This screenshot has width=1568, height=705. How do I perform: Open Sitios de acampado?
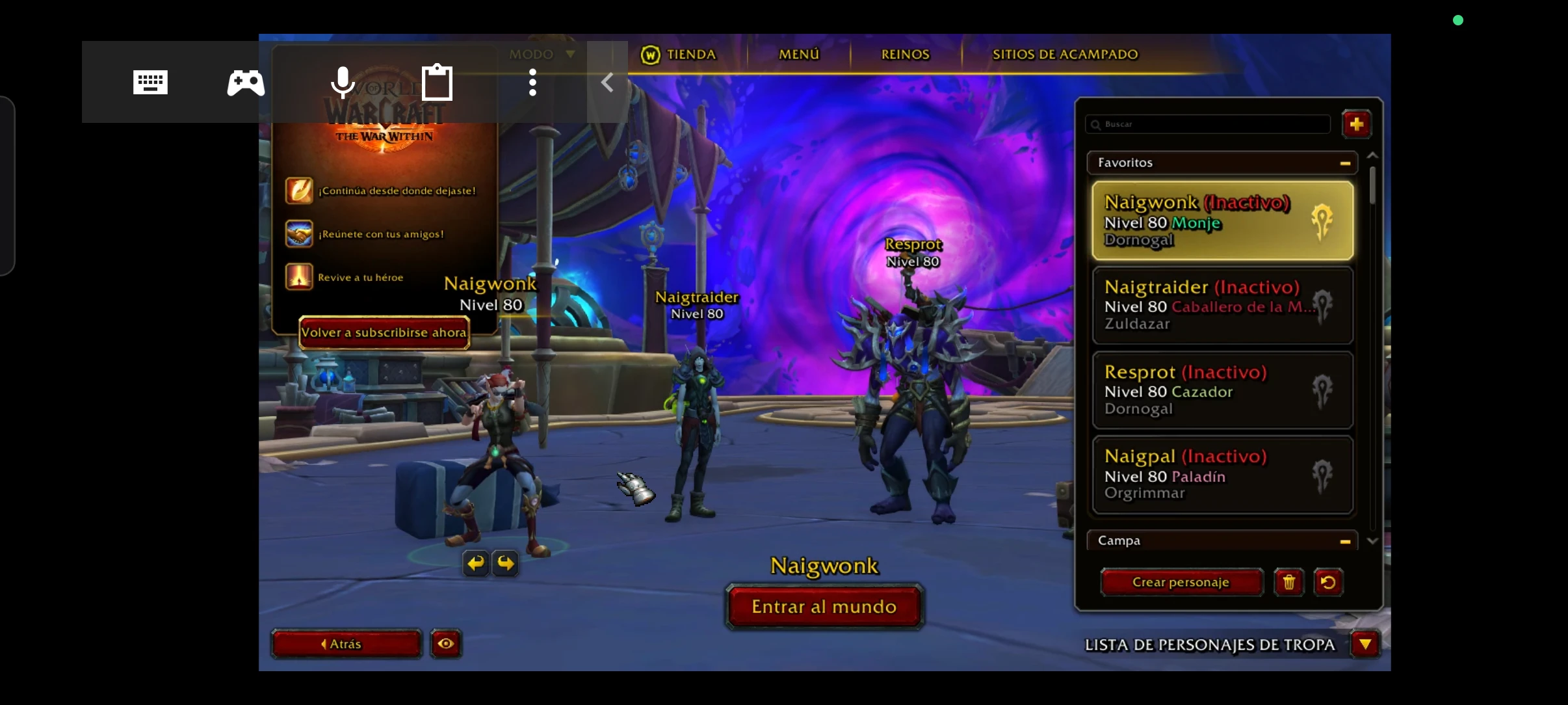[x=1065, y=55]
